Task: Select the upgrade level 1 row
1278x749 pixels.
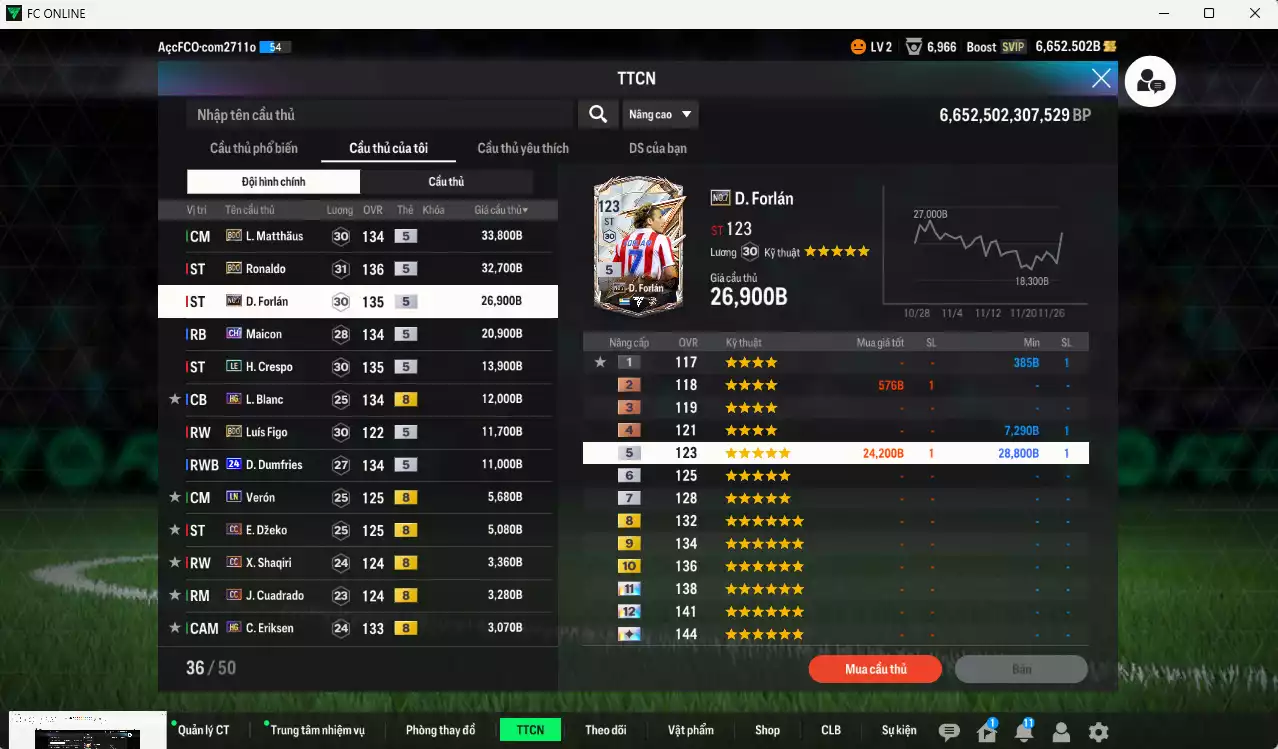Action: click(835, 362)
